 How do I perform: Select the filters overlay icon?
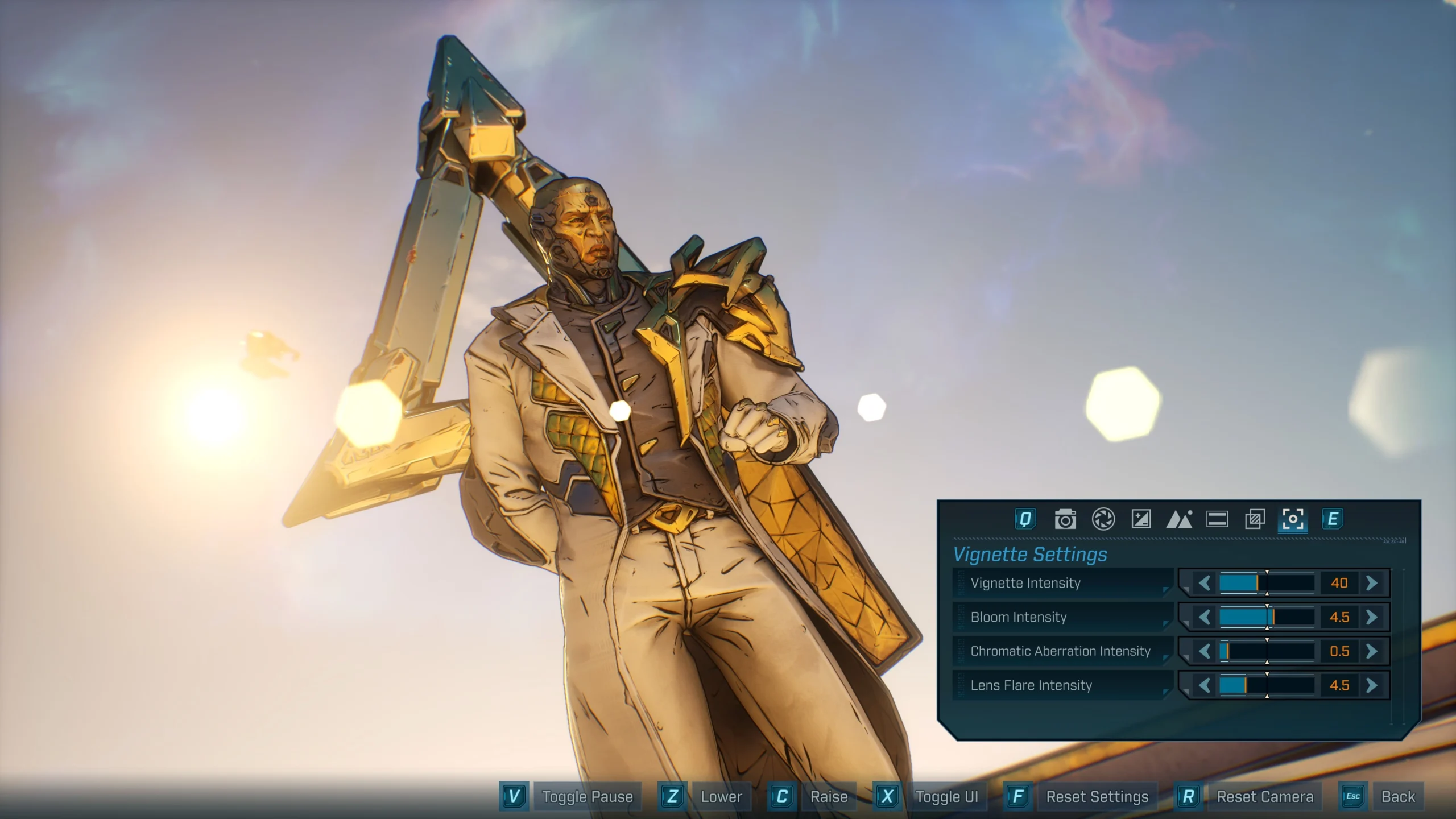tap(1256, 519)
